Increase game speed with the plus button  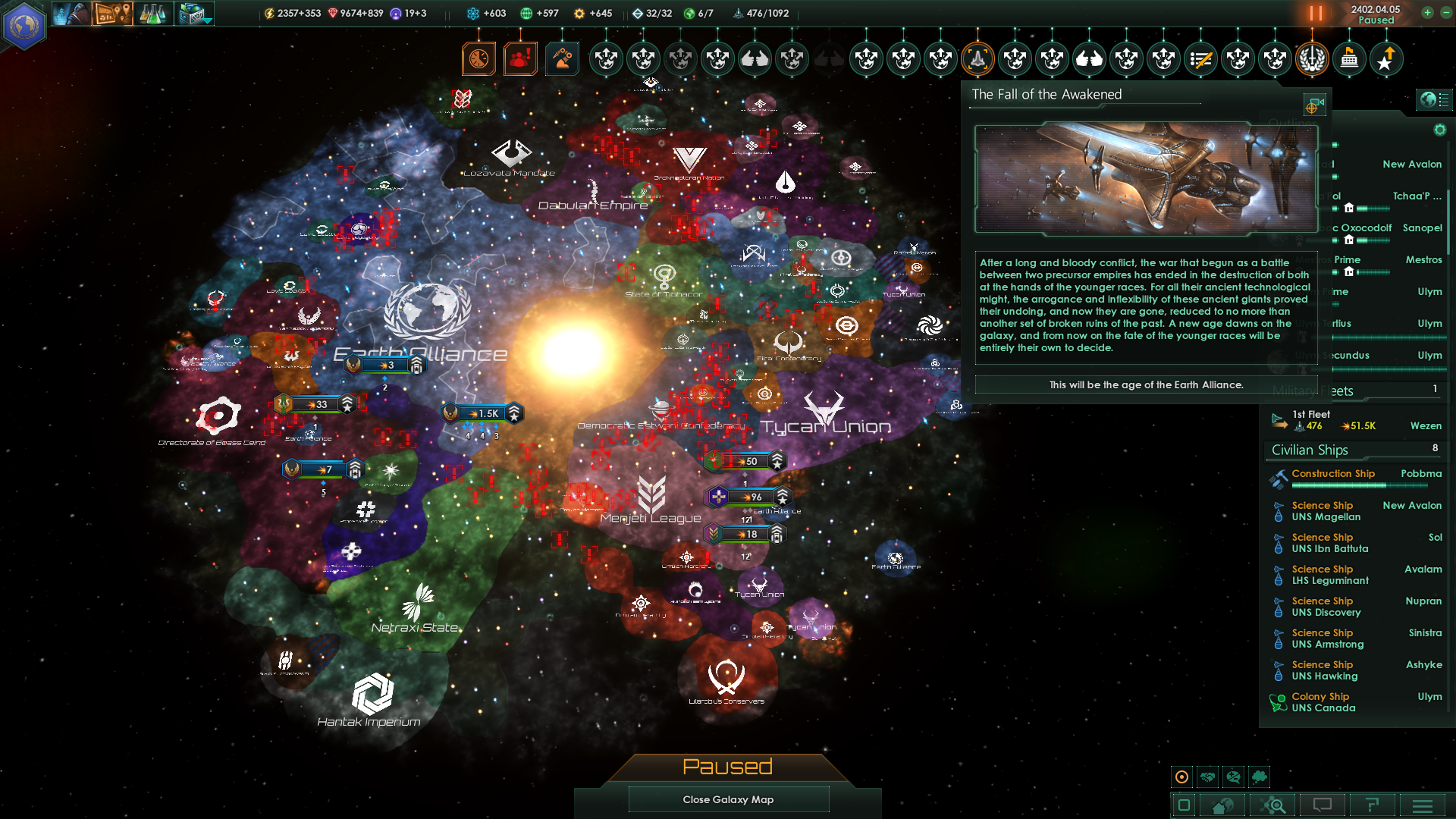[x=1427, y=13]
